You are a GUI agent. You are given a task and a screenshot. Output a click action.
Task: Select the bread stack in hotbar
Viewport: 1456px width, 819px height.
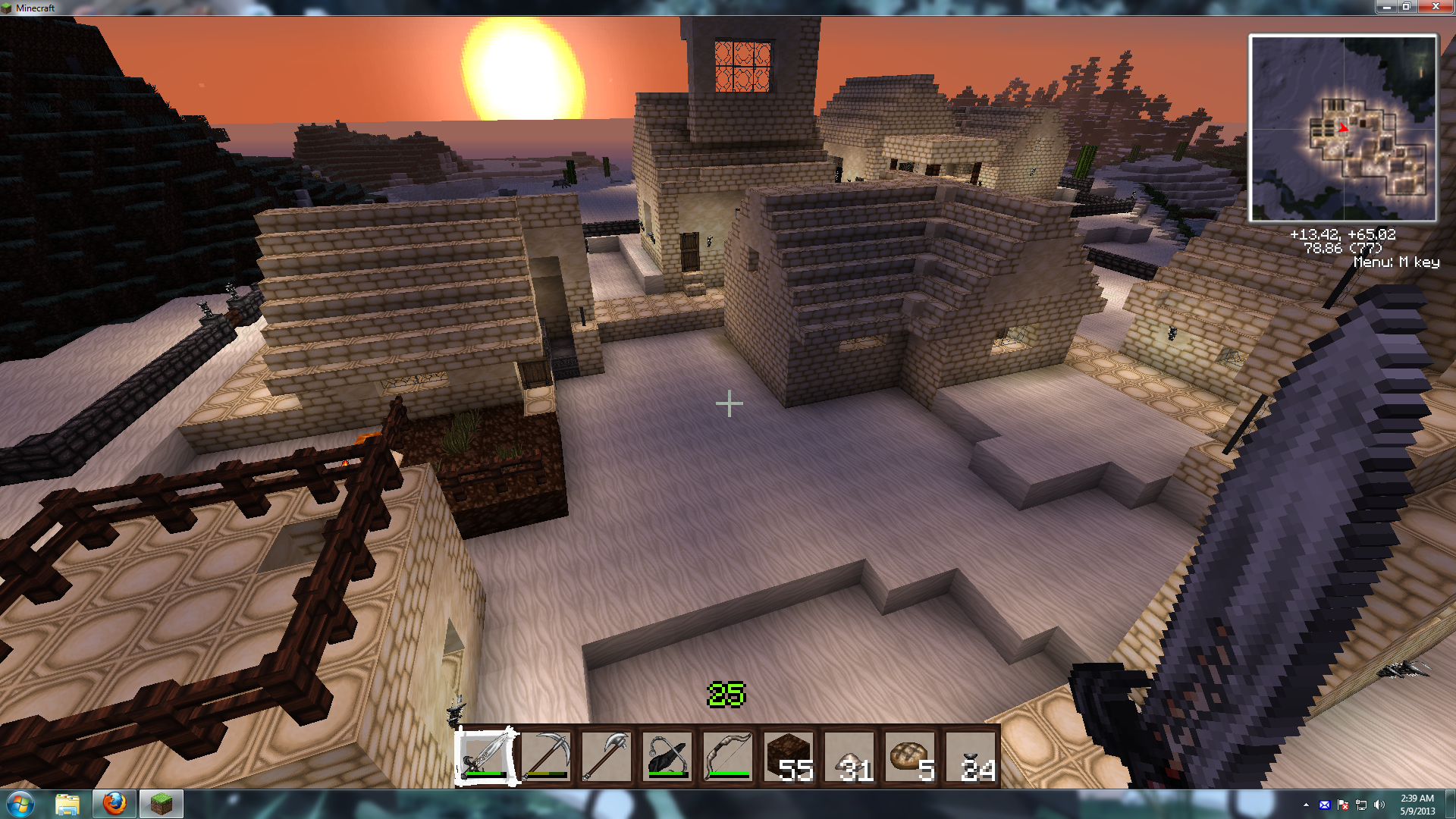point(910,756)
